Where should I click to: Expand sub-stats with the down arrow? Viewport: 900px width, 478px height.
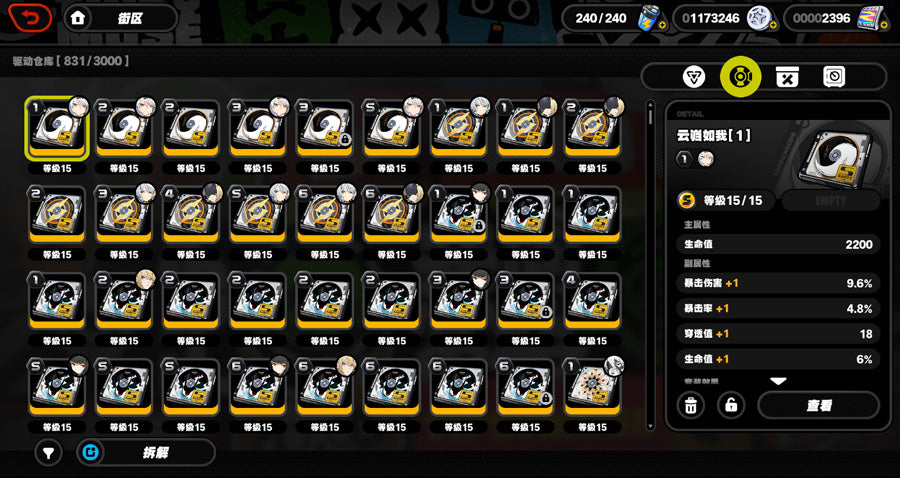777,381
